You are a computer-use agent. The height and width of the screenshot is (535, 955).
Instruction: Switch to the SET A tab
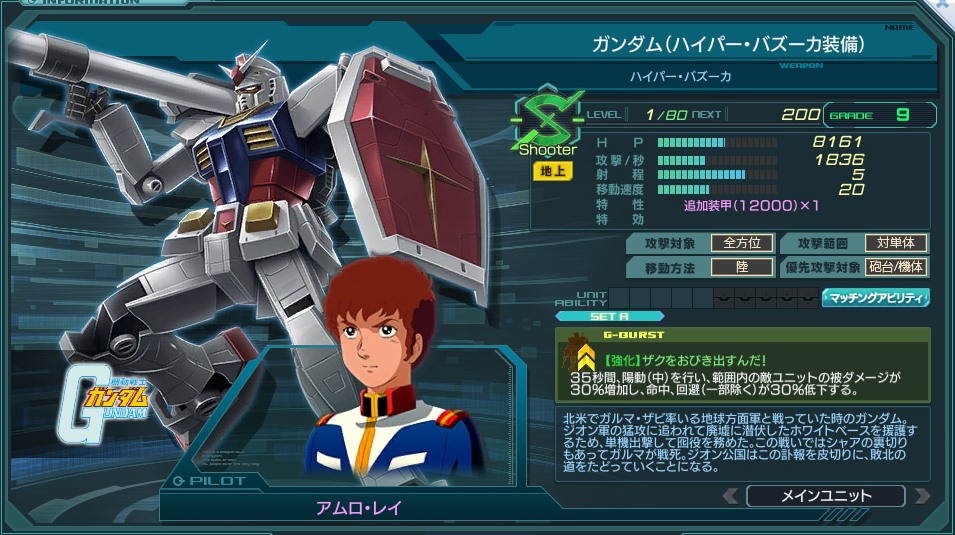(x=596, y=316)
